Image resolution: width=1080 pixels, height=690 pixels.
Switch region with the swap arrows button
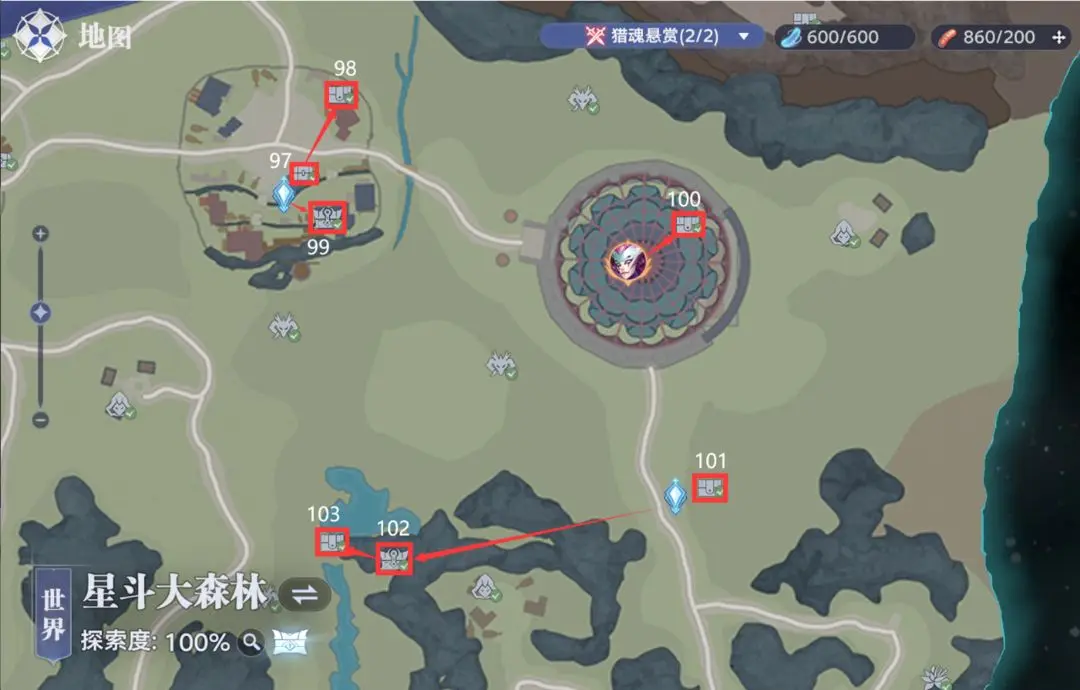[304, 594]
